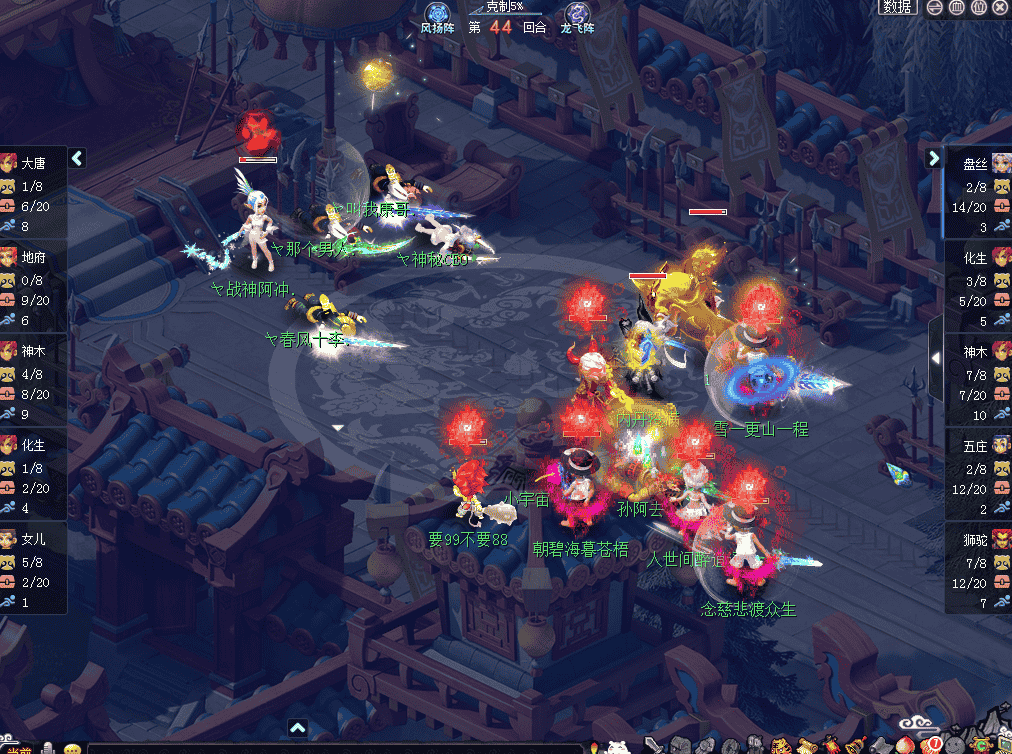The width and height of the screenshot is (1012, 754).
Task: Click the swap arrows button beside 数据
Action: (933, 7)
